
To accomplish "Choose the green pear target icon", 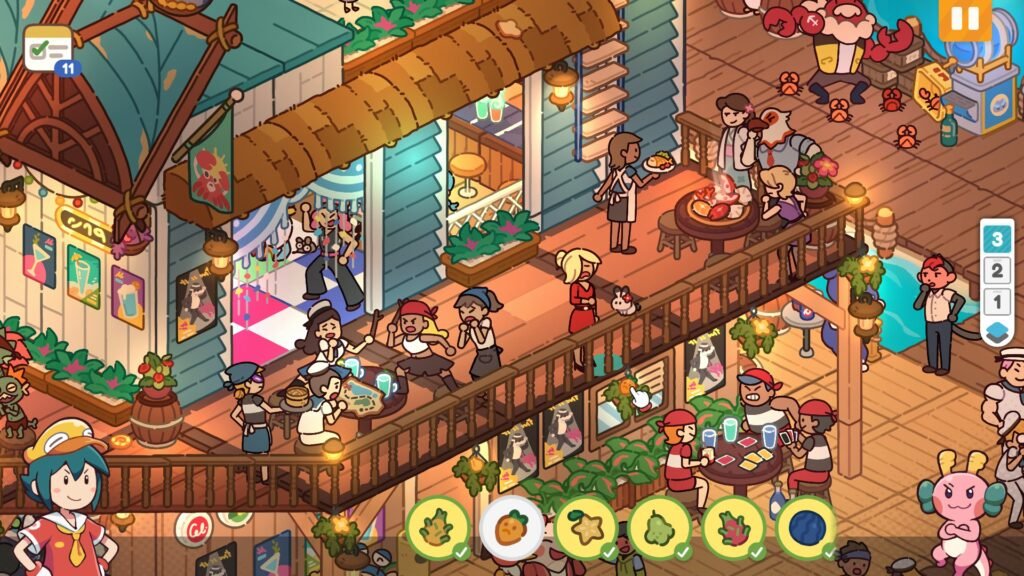I will coord(659,526).
